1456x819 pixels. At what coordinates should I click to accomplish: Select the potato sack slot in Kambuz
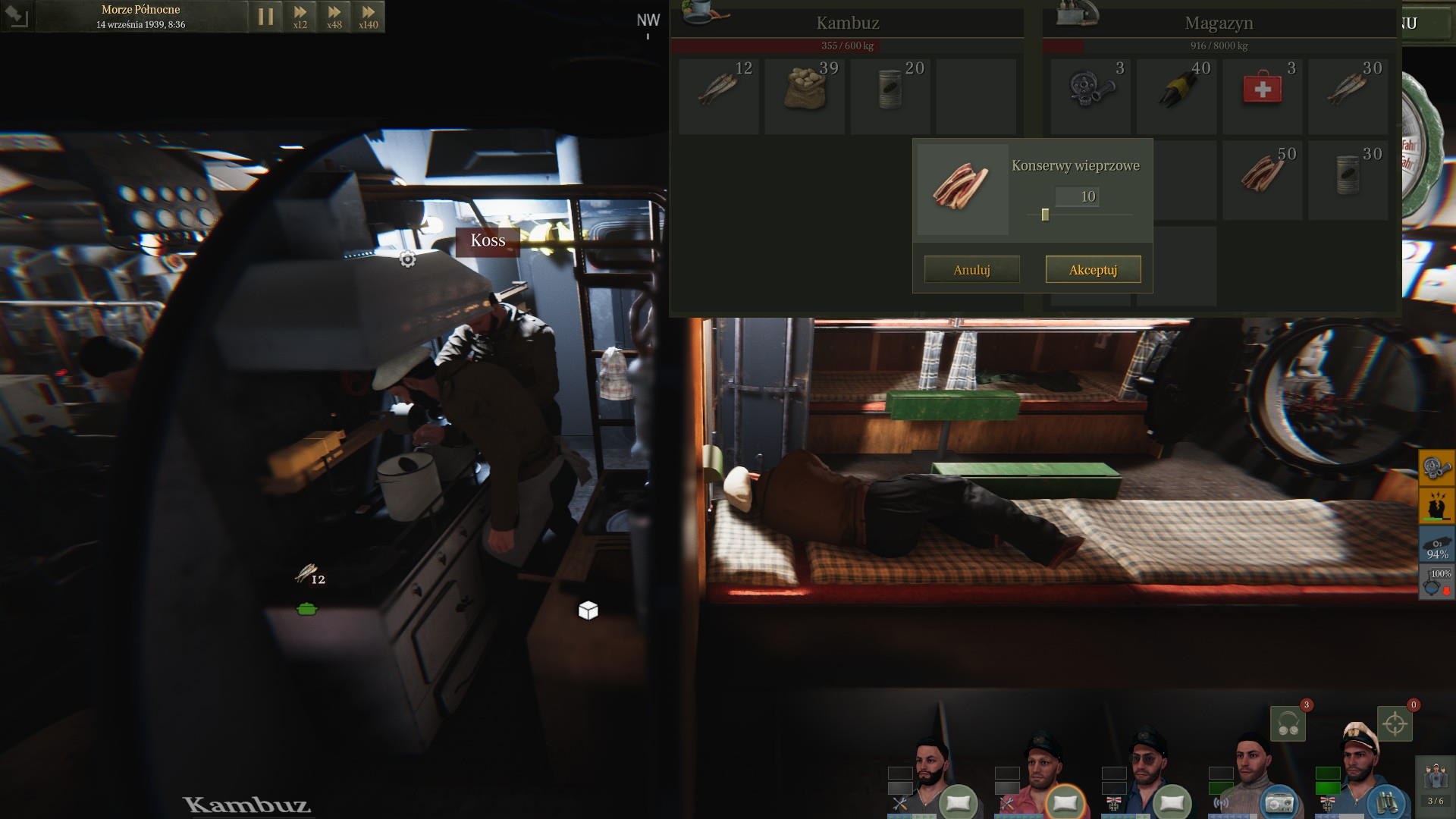tap(804, 96)
